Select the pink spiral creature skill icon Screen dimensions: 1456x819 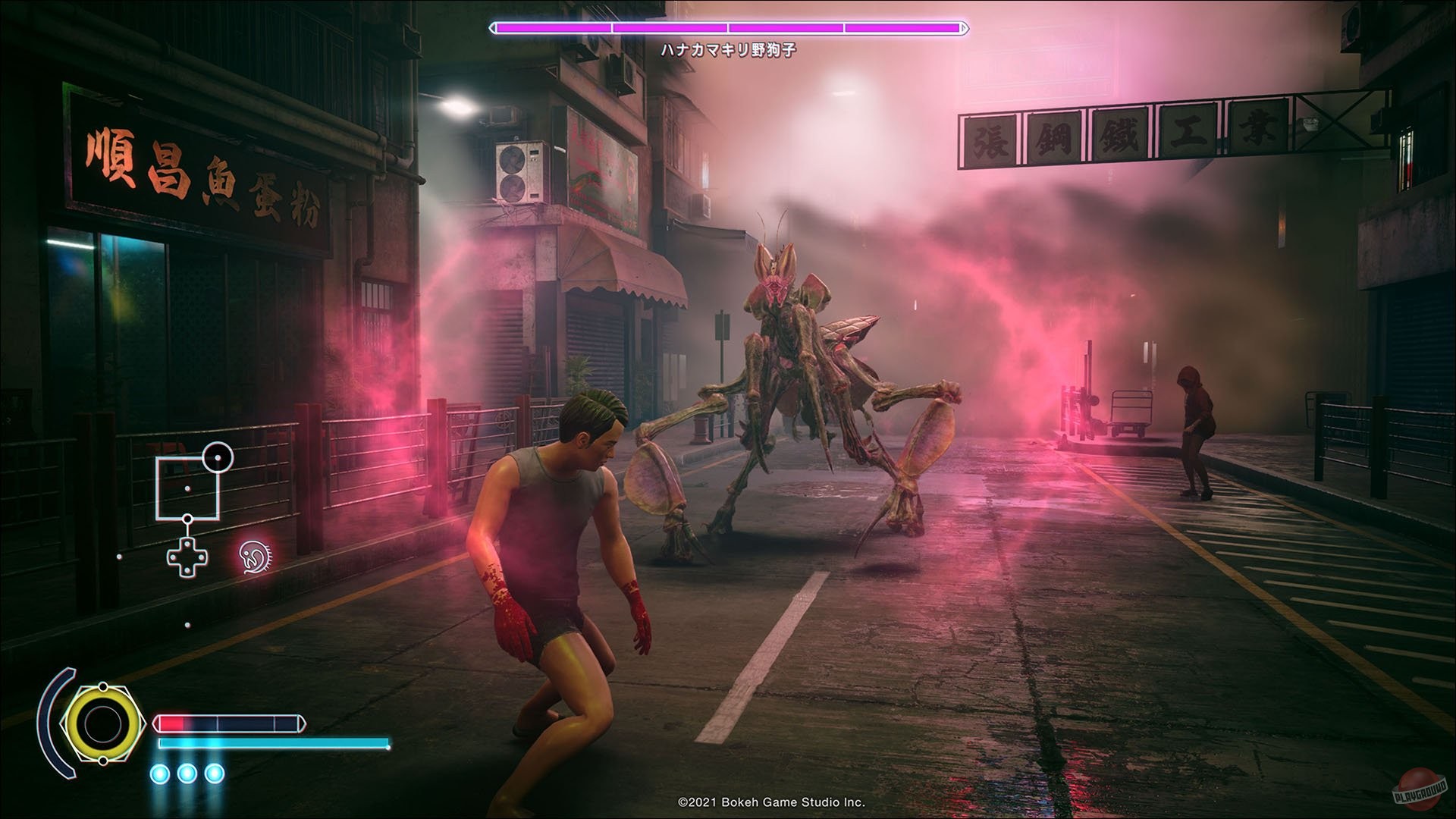[256, 557]
